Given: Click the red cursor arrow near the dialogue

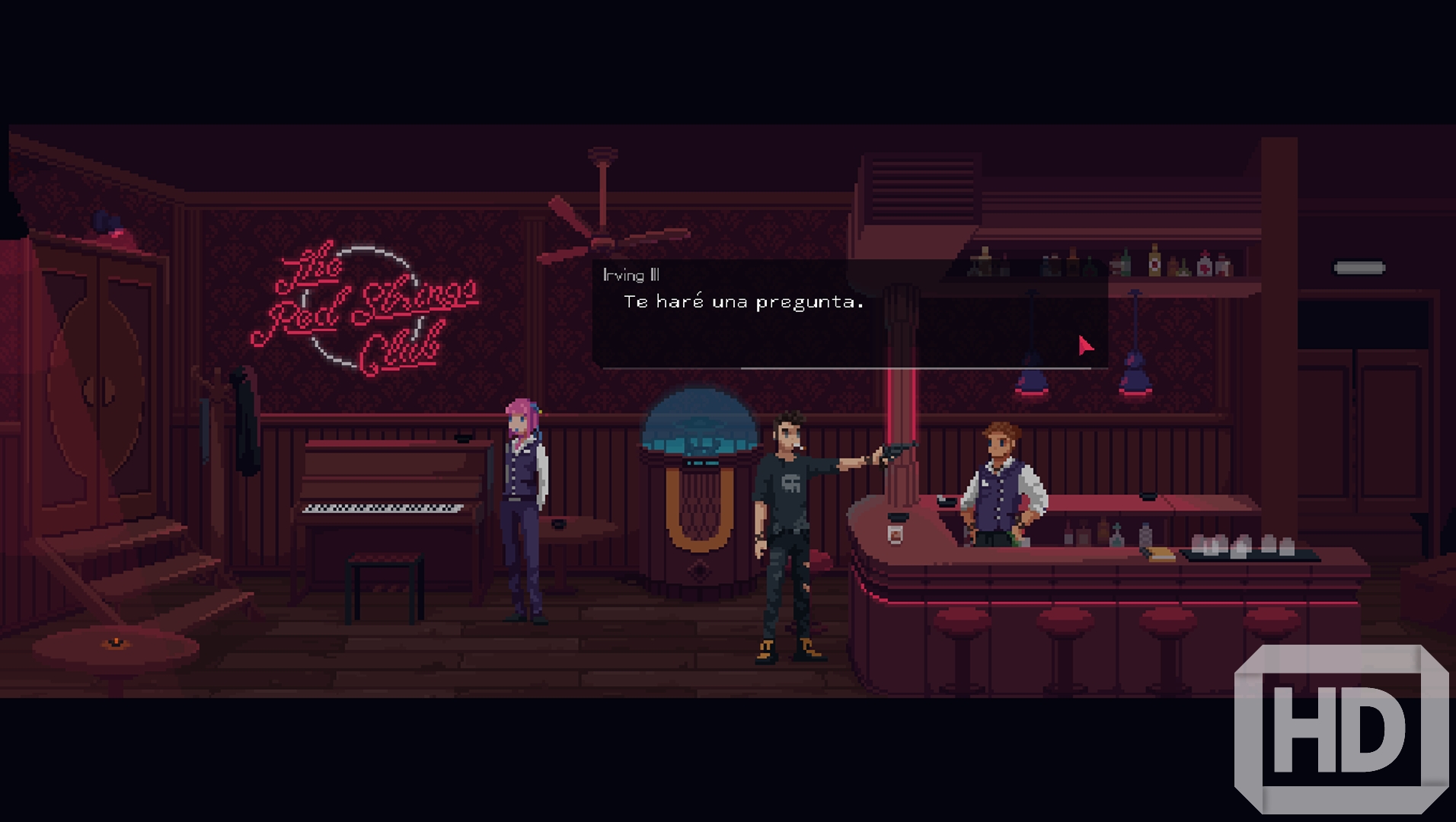Looking at the screenshot, I should pyautogui.click(x=1084, y=345).
